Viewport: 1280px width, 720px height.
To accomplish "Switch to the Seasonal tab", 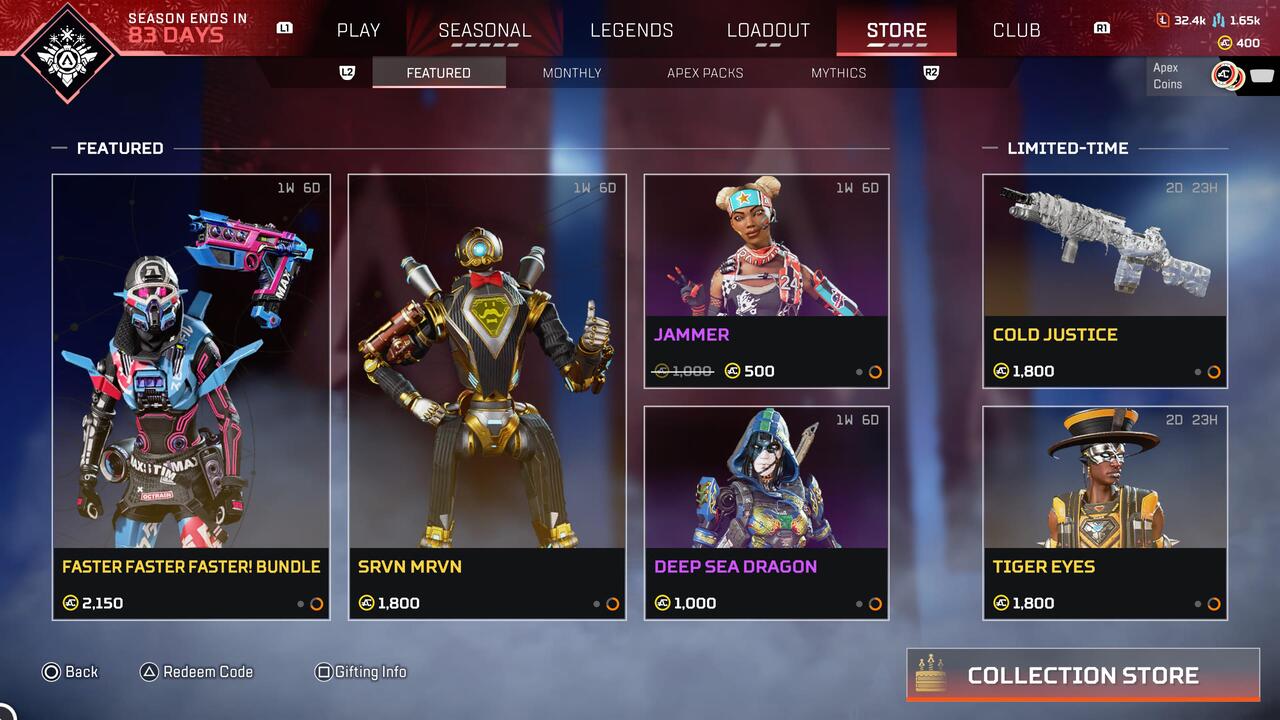I will 485,30.
